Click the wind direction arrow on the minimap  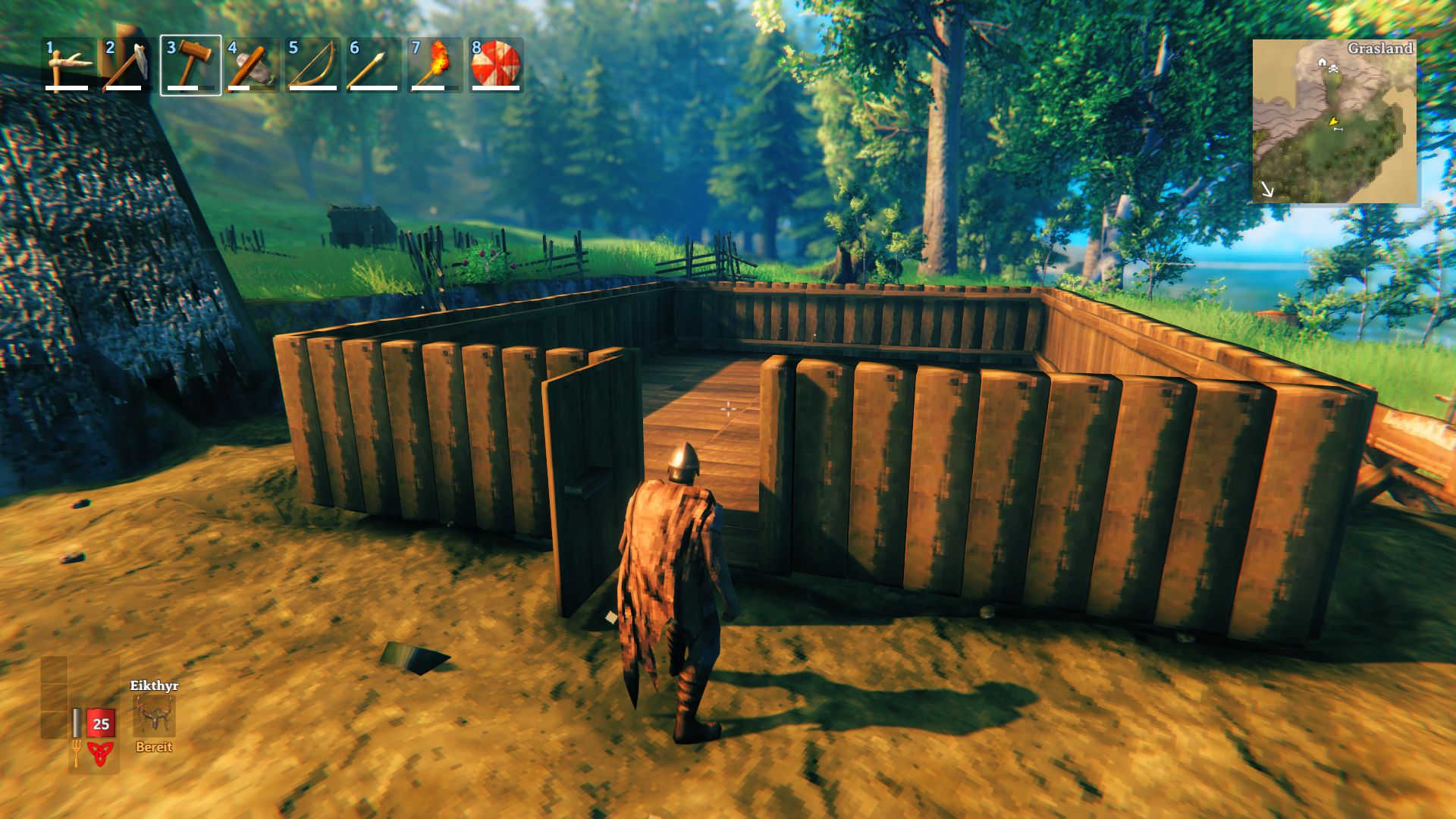[x=1268, y=190]
